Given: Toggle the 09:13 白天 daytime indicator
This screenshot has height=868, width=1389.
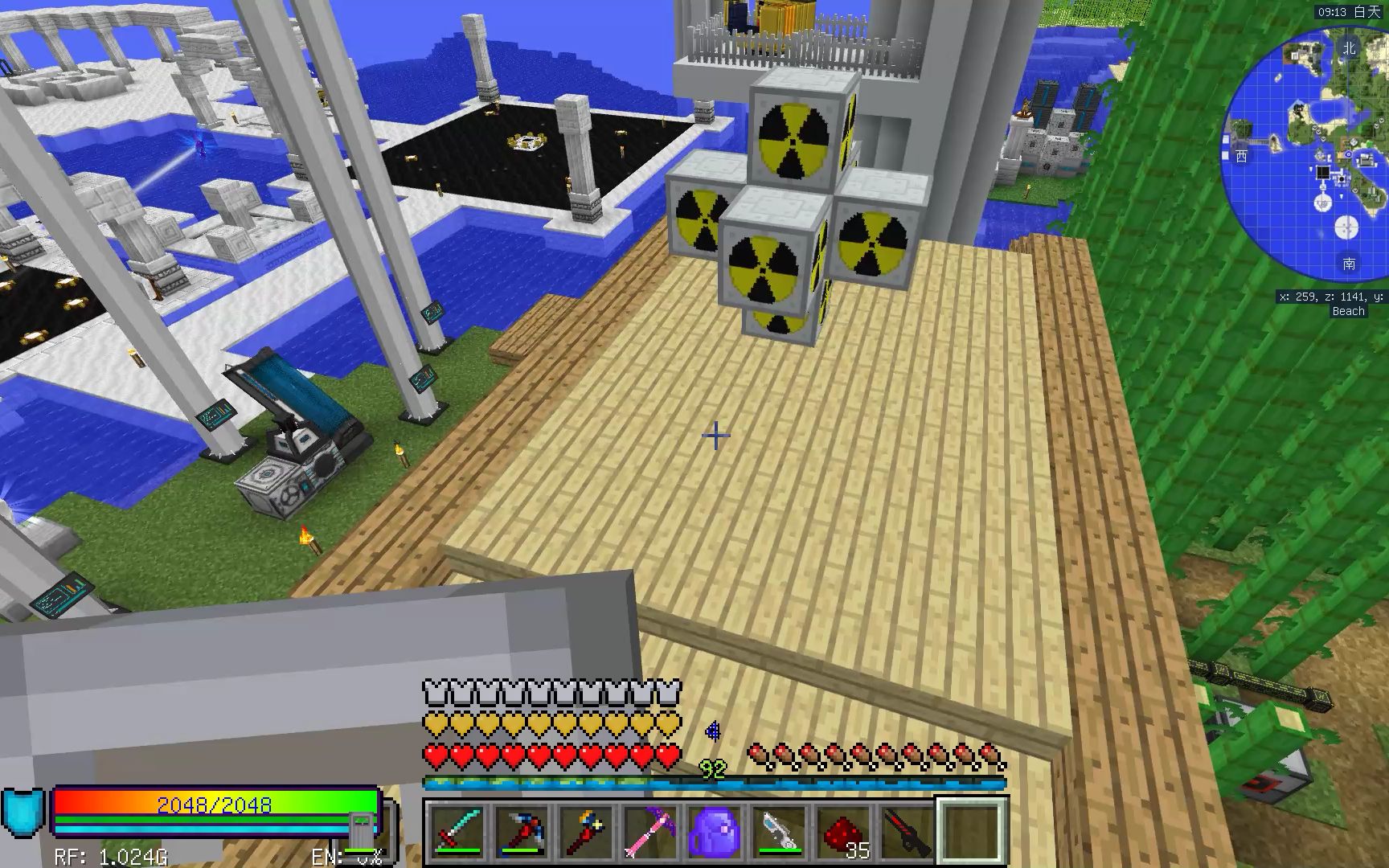Looking at the screenshot, I should [1350, 12].
